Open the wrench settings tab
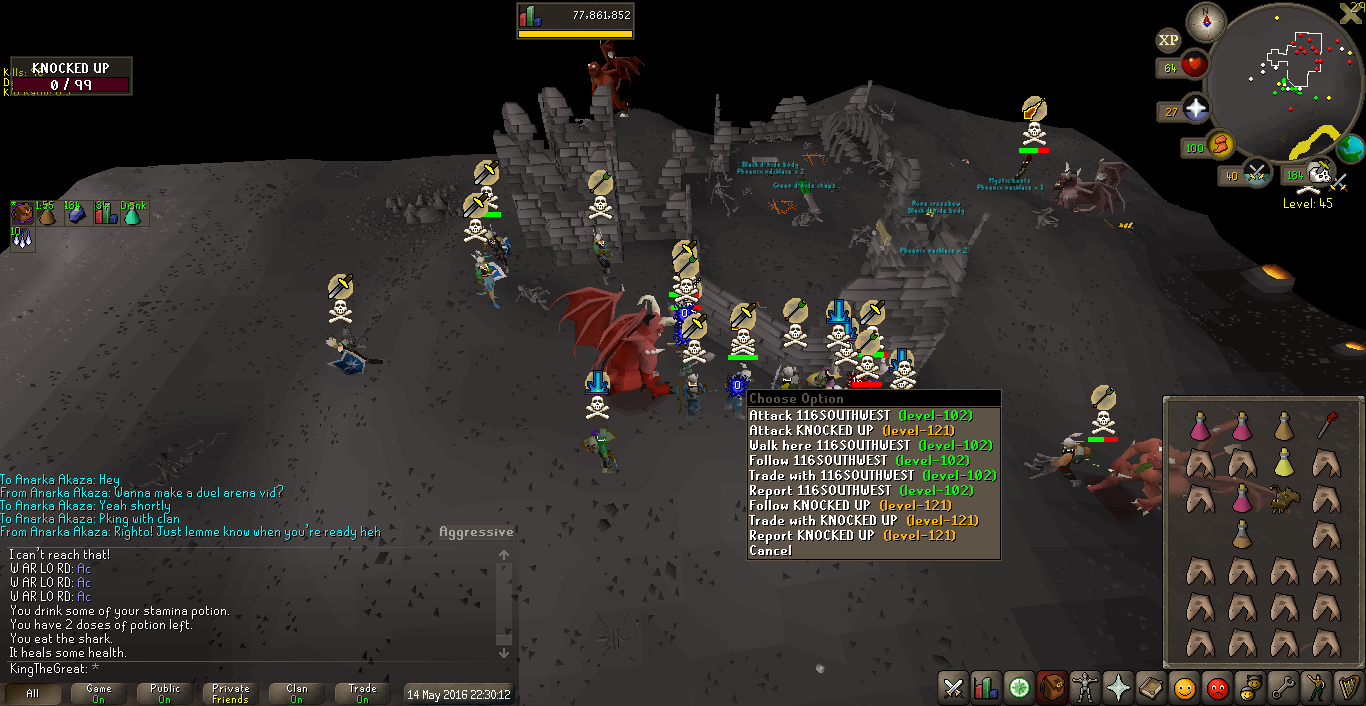The height and width of the screenshot is (706, 1366). click(x=1282, y=688)
